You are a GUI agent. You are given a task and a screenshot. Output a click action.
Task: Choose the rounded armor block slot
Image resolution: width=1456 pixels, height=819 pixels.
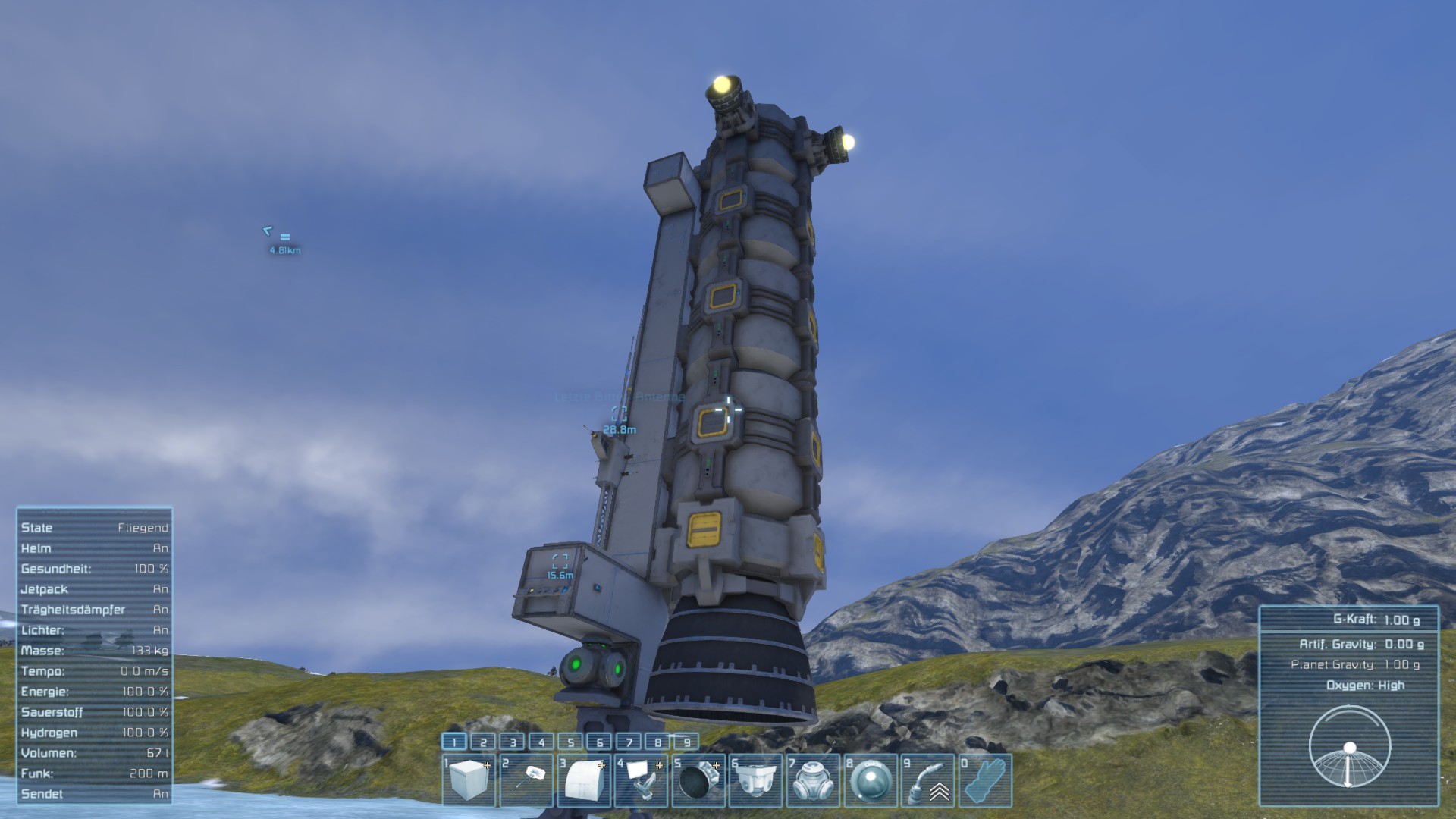584,780
